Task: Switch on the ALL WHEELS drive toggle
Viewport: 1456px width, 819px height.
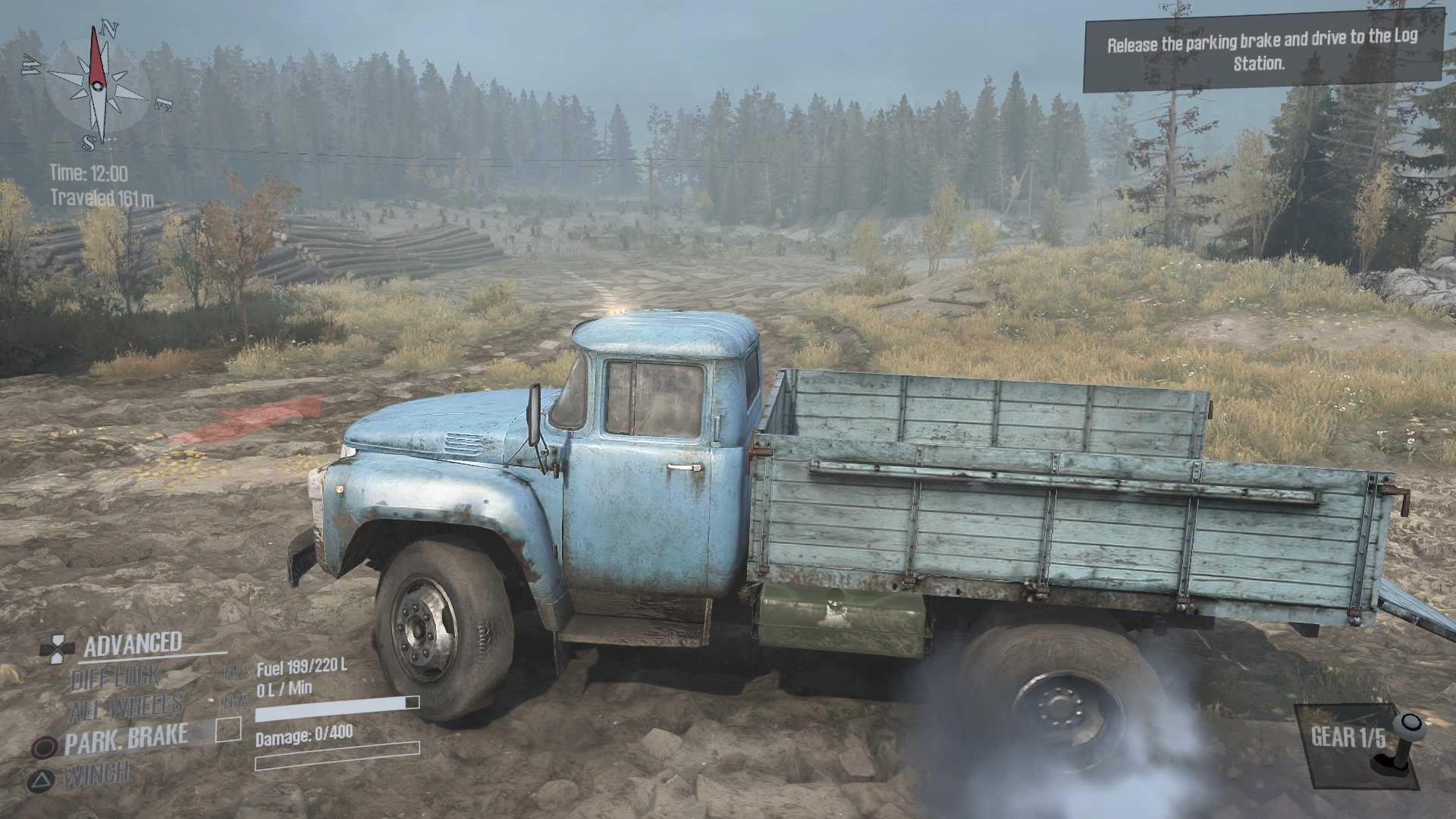Action: (x=125, y=704)
